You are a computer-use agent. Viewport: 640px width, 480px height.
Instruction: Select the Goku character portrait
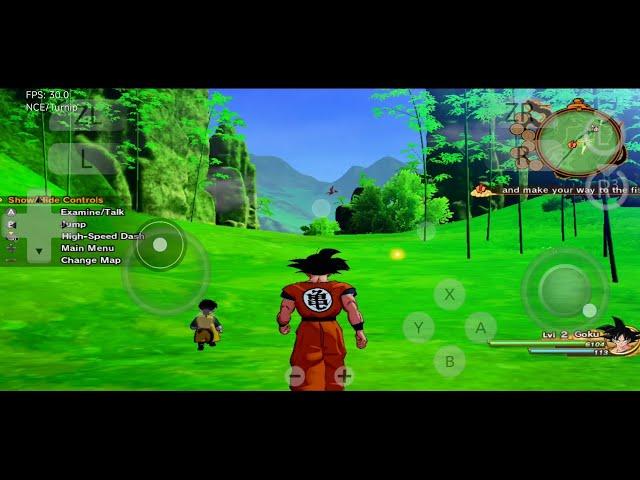click(x=622, y=338)
